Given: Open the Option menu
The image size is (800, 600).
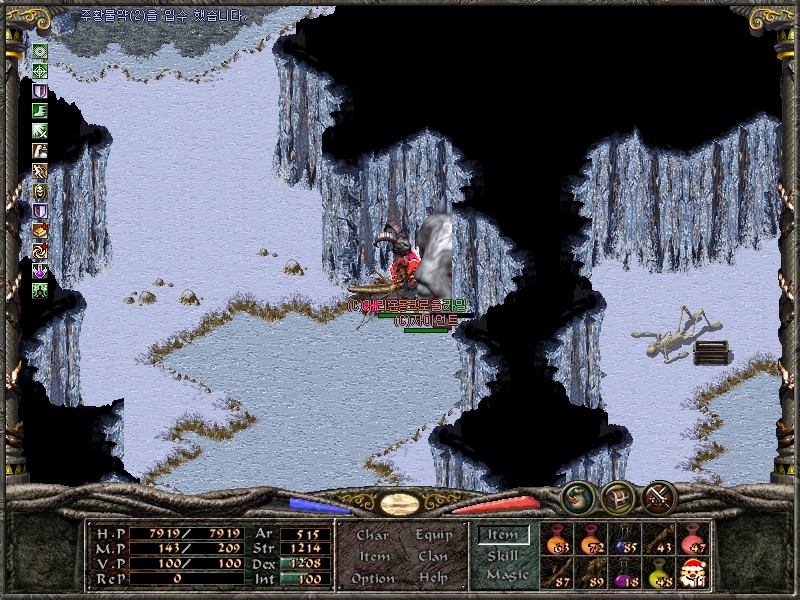Looking at the screenshot, I should [x=372, y=578].
